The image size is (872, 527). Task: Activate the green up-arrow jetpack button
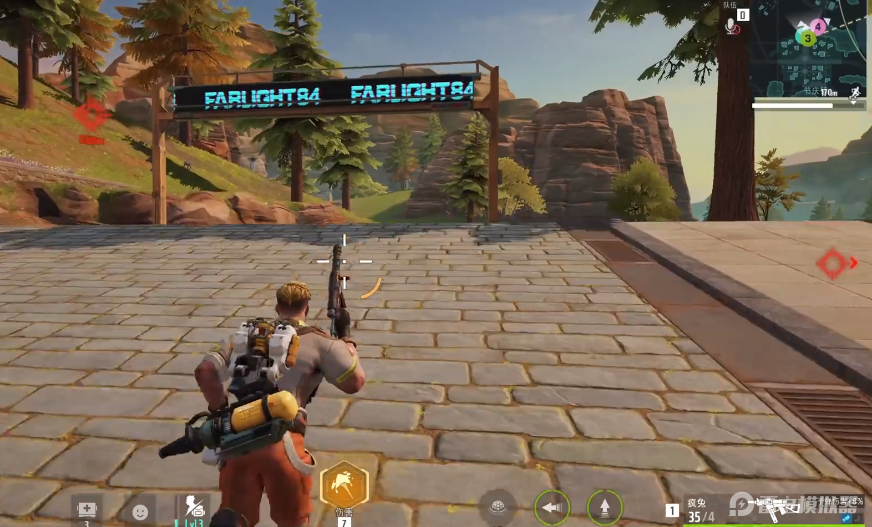coord(604,506)
